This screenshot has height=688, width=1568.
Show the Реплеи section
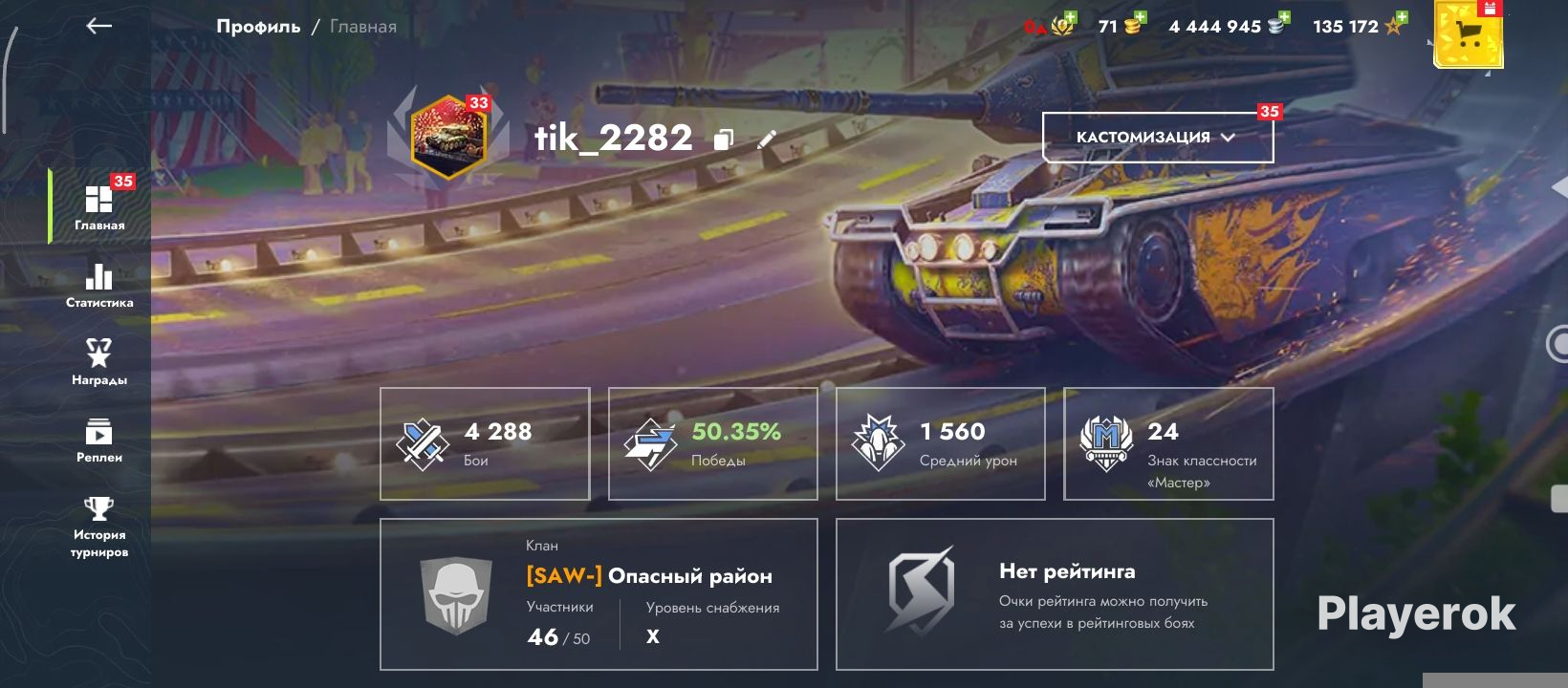[99, 441]
